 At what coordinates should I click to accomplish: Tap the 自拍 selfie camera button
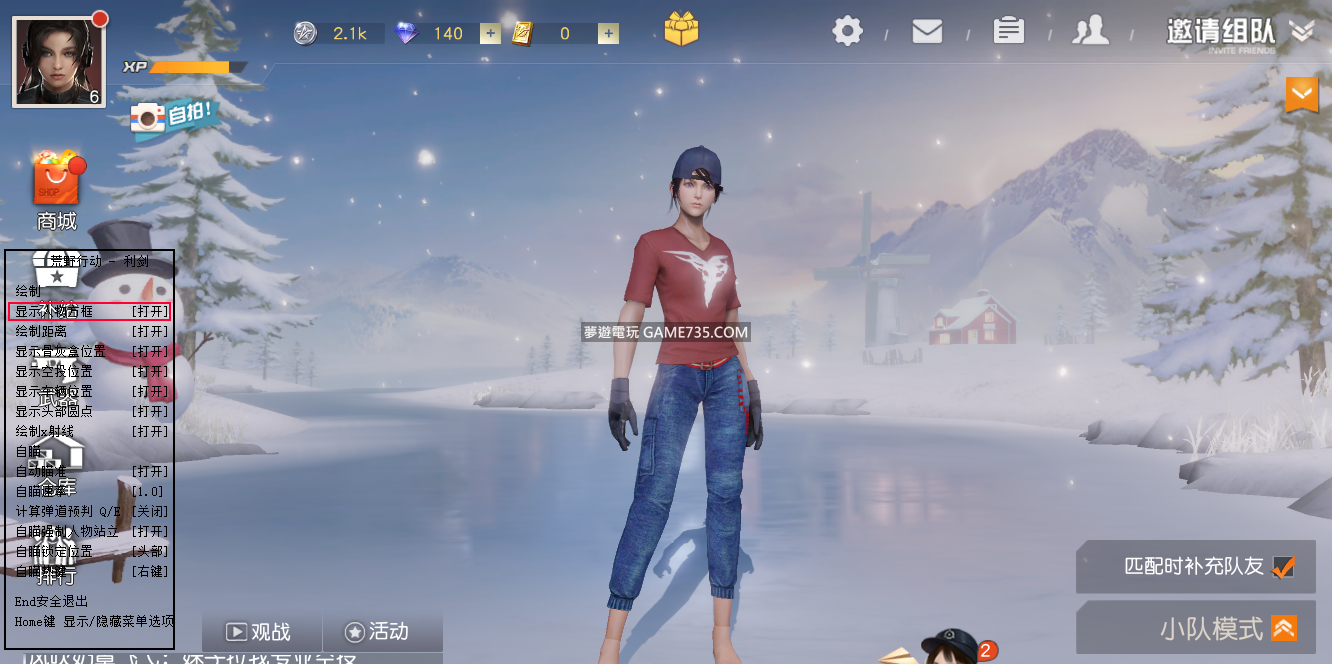(x=172, y=117)
